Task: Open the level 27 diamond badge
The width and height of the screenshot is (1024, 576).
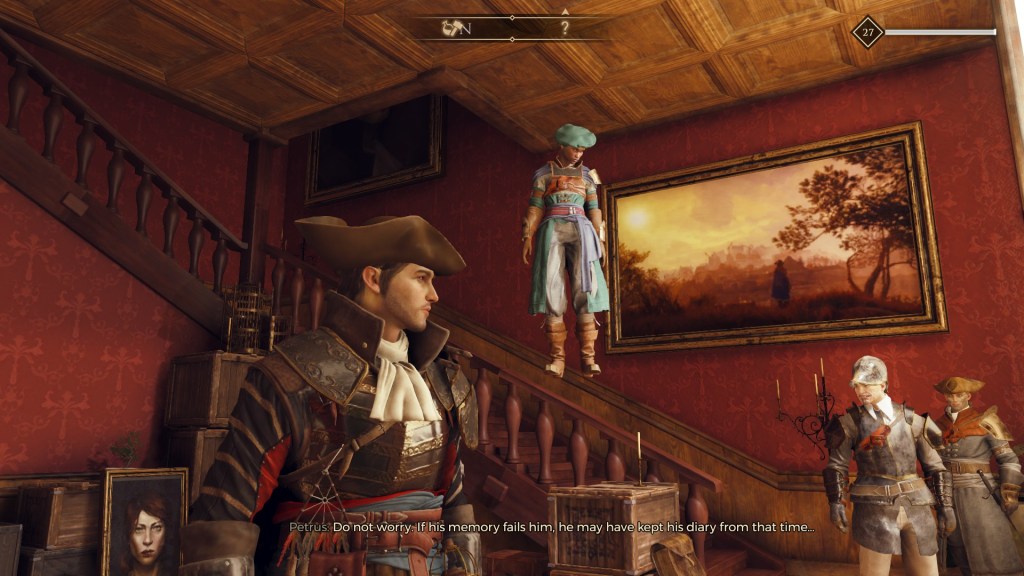Action: coord(867,32)
